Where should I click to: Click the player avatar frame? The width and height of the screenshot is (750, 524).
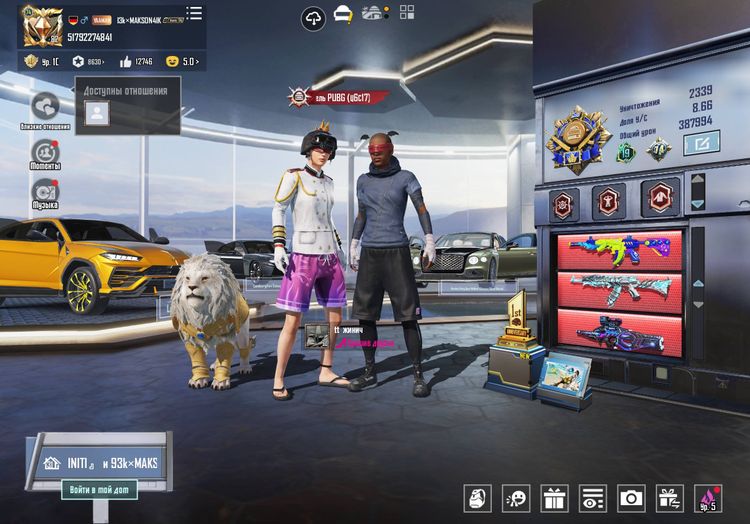pos(39,25)
